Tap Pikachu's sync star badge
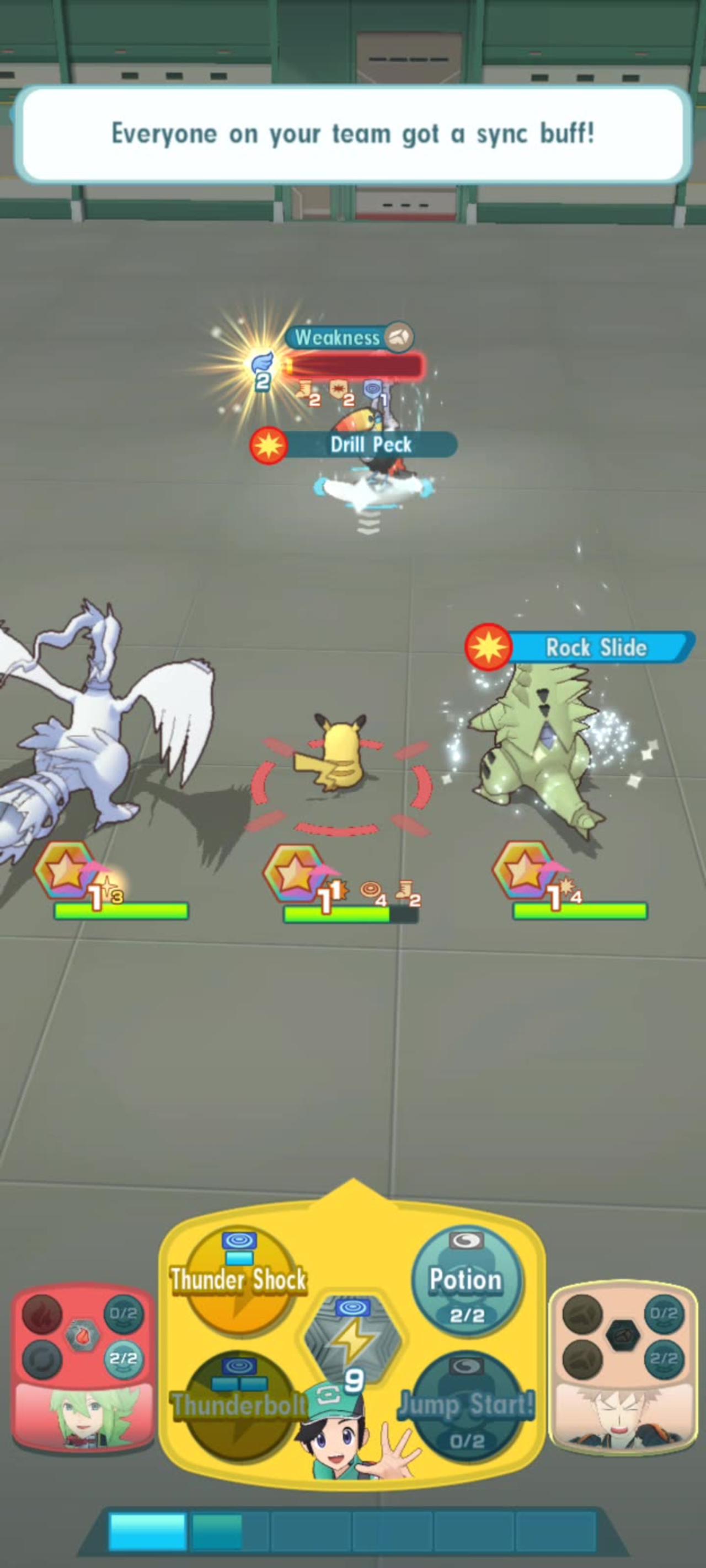This screenshot has width=706, height=1568. (293, 874)
